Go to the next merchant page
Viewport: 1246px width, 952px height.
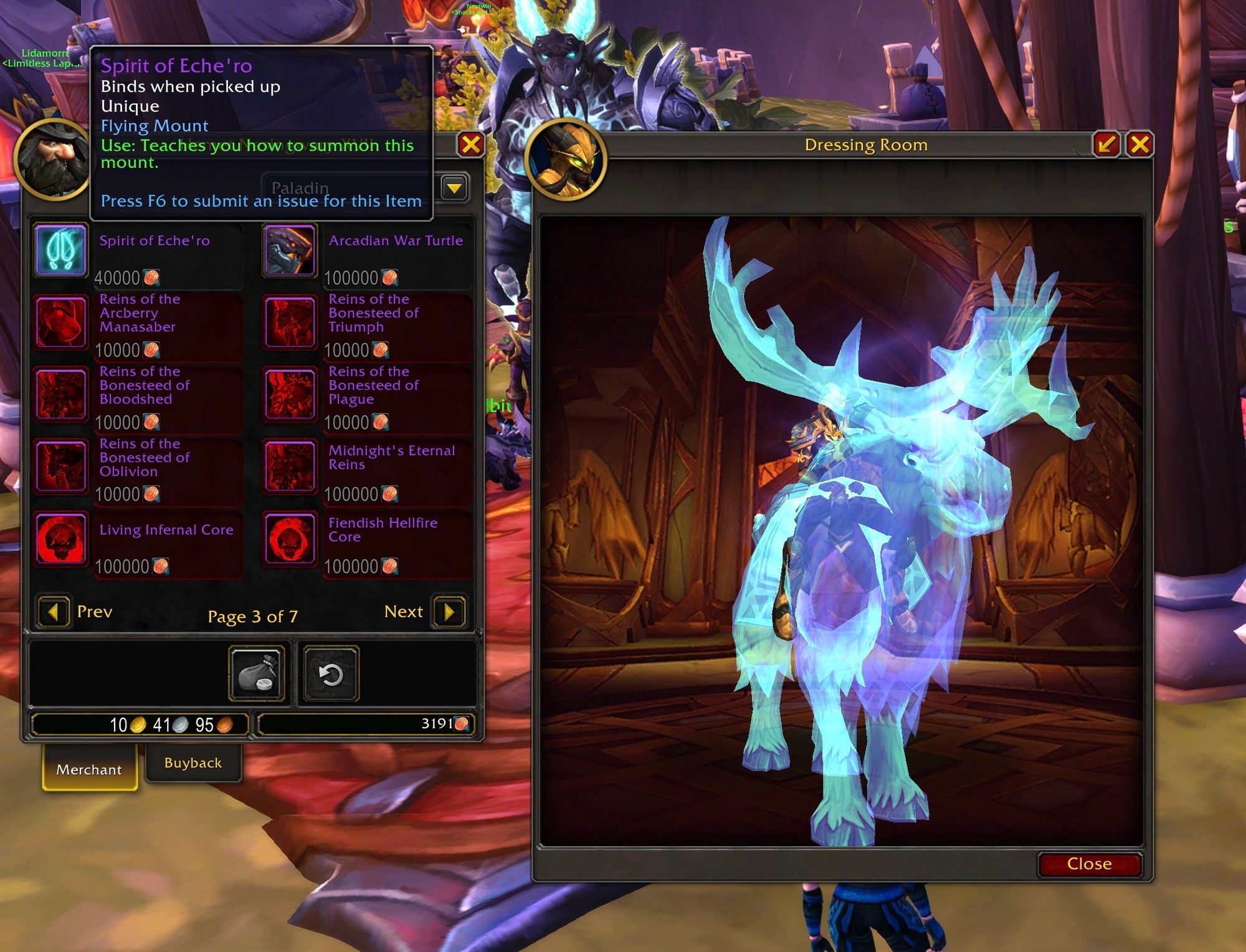point(449,612)
